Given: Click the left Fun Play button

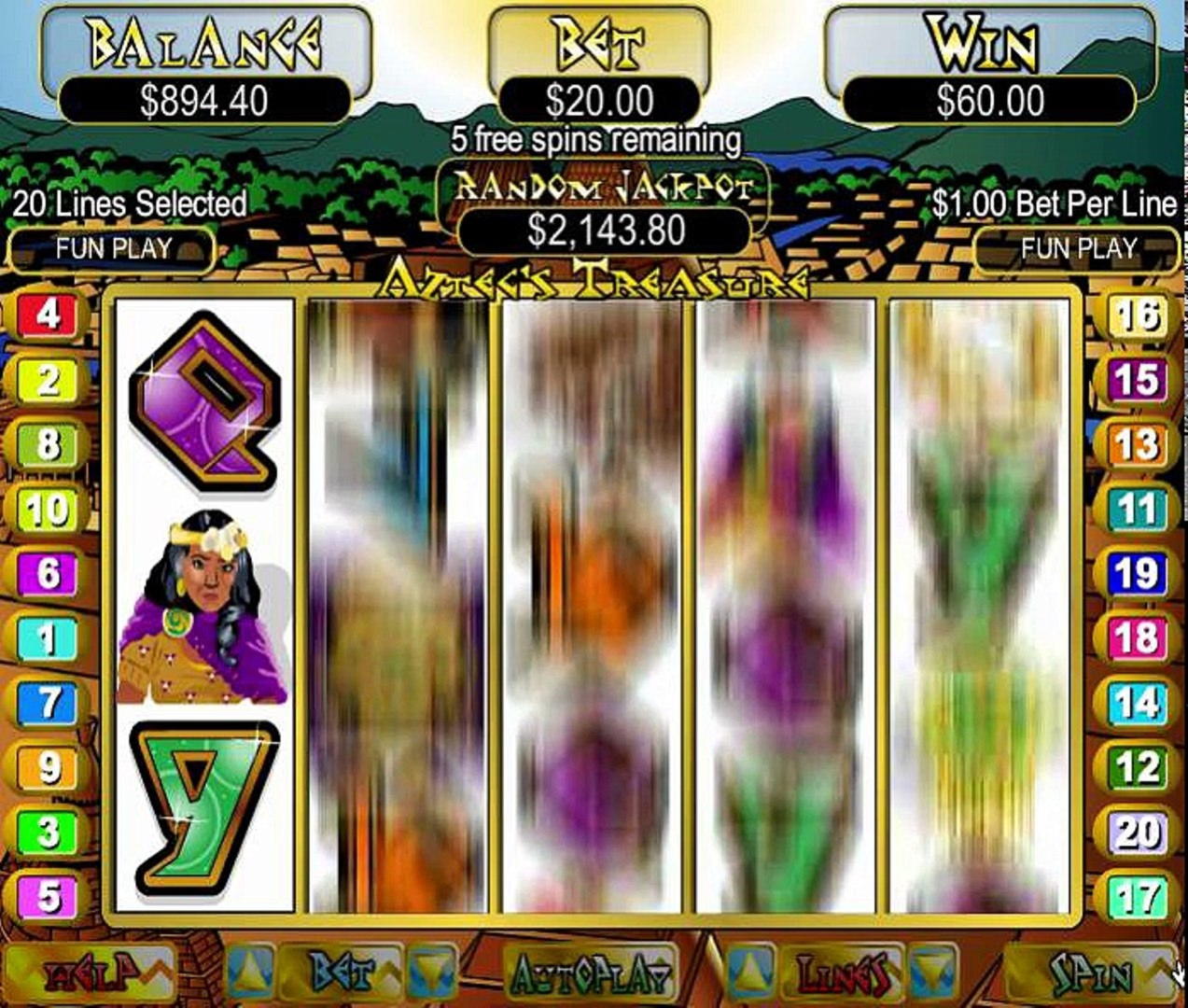Looking at the screenshot, I should (113, 249).
